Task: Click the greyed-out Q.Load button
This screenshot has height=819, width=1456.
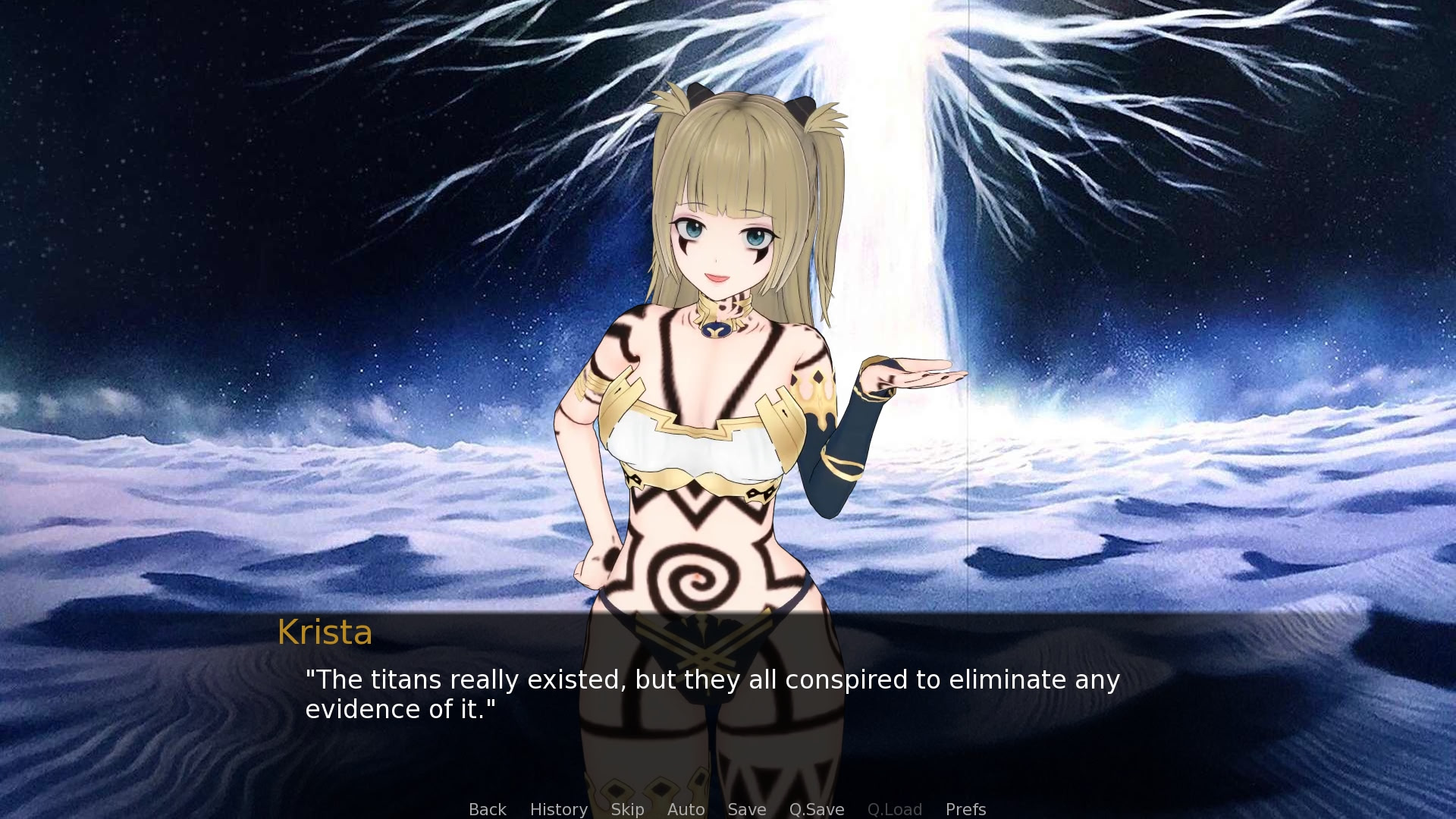Action: pos(894,809)
